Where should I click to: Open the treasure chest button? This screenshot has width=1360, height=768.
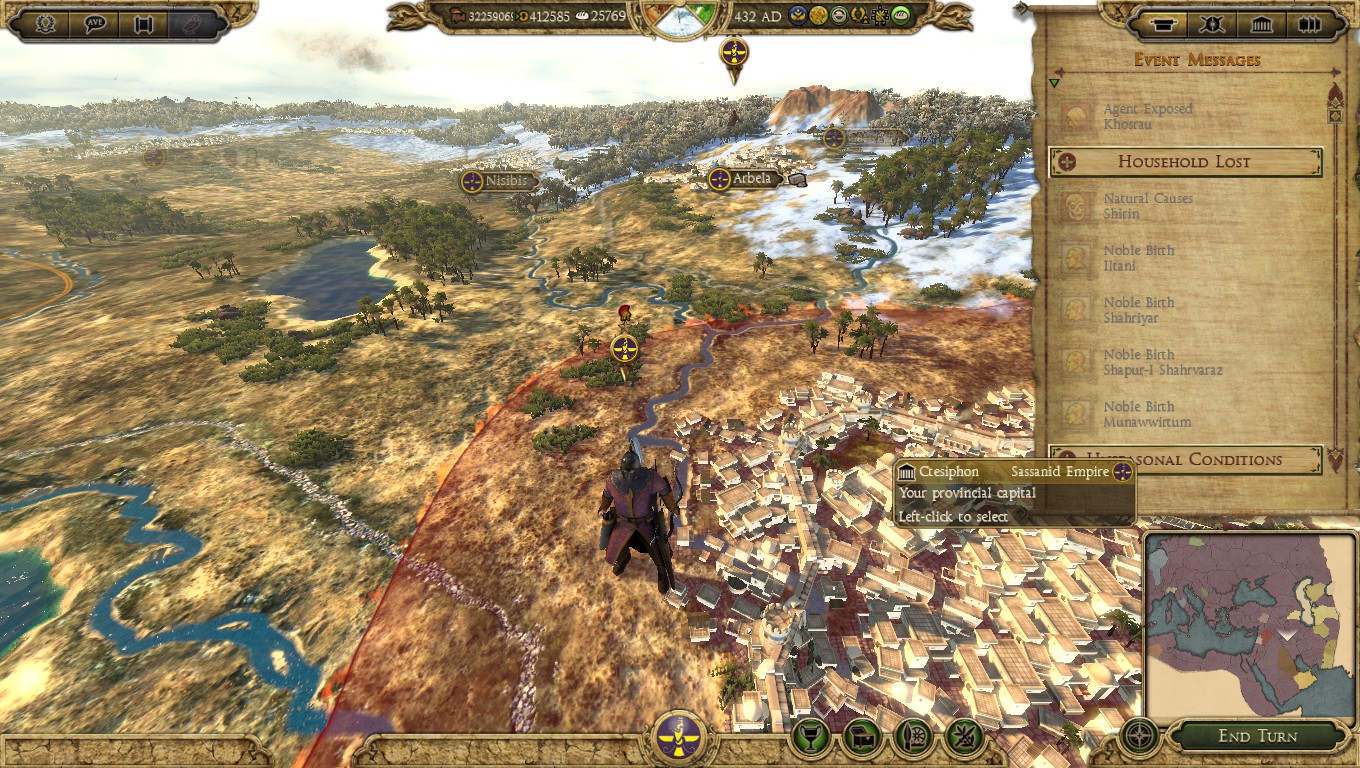(x=862, y=738)
